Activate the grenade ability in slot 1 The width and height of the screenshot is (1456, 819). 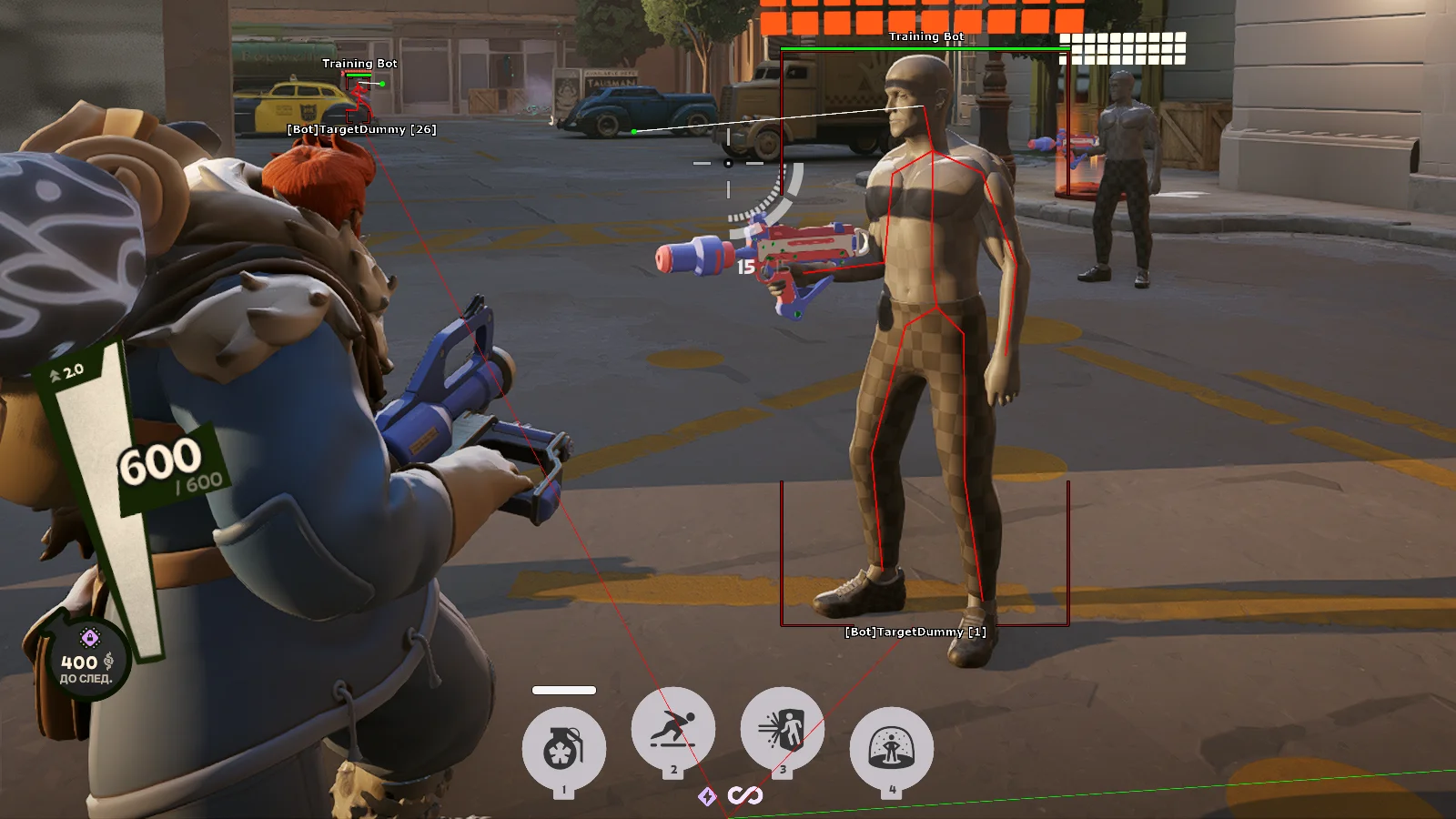point(564,749)
